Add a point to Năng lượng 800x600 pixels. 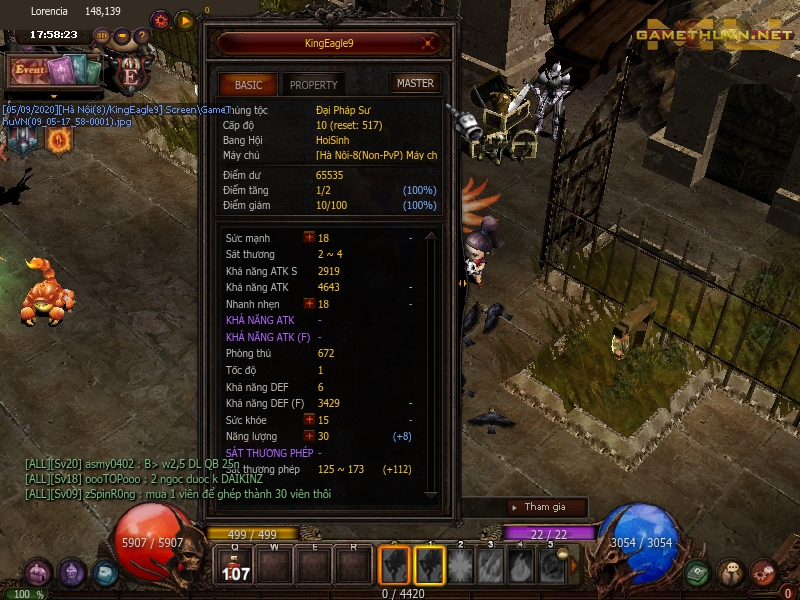pos(309,436)
